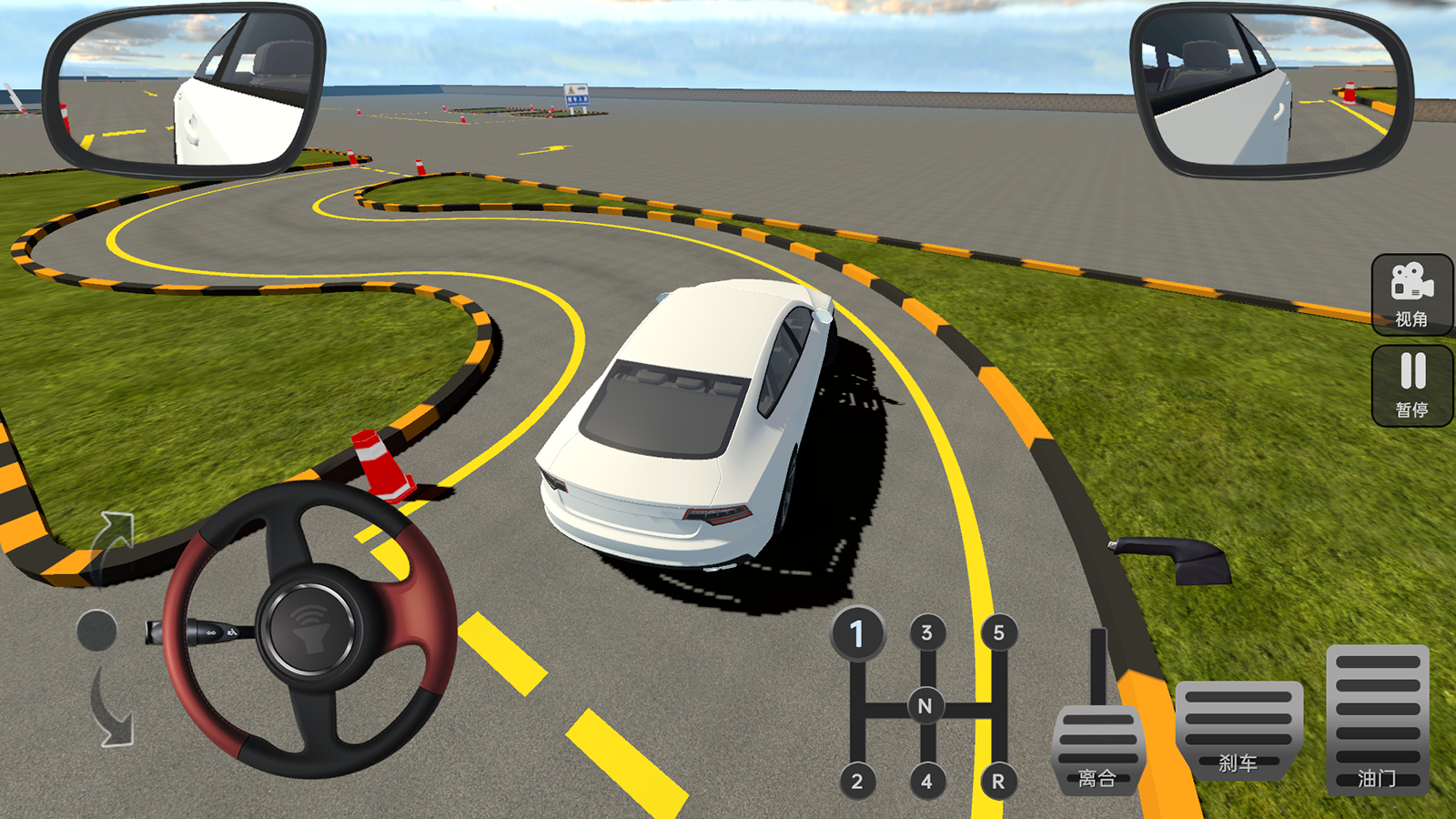The height and width of the screenshot is (819, 1456).
Task: Click the downward curved arrow beside the wheel
Action: (x=113, y=710)
